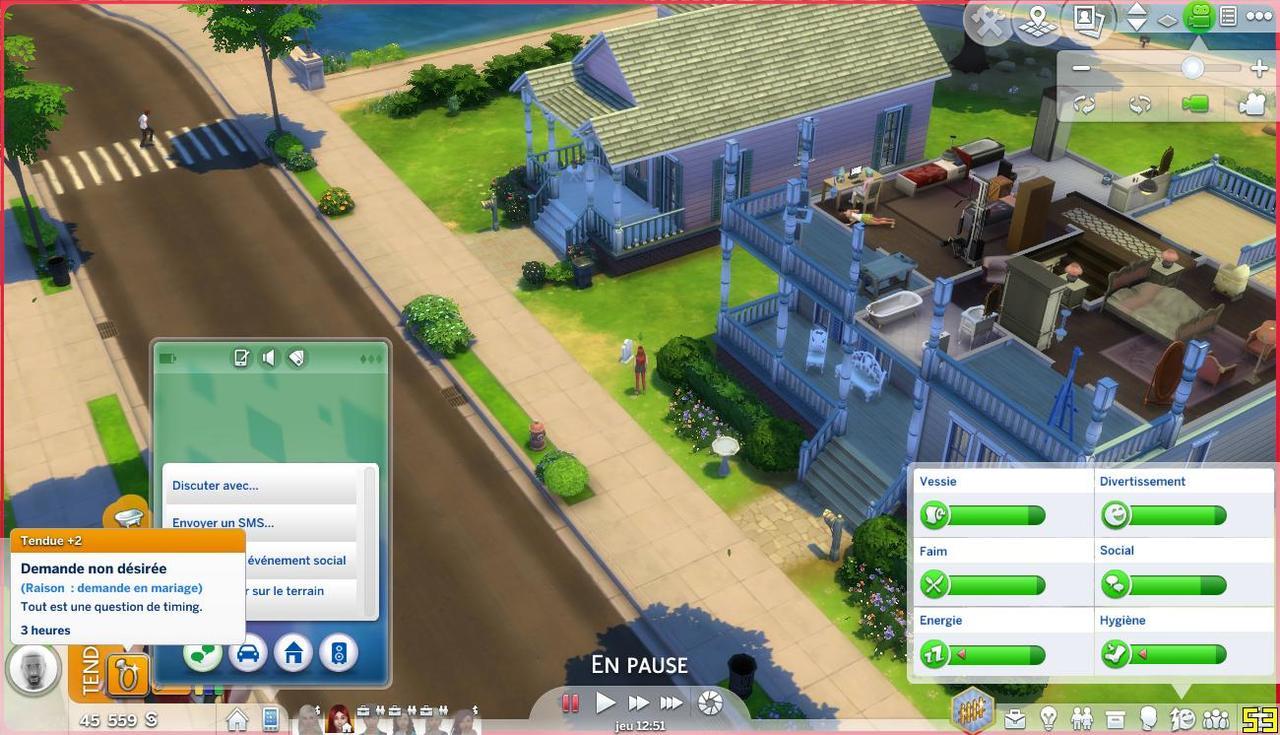
Task: Click the camera zoom-in plus button
Action: 1259,68
